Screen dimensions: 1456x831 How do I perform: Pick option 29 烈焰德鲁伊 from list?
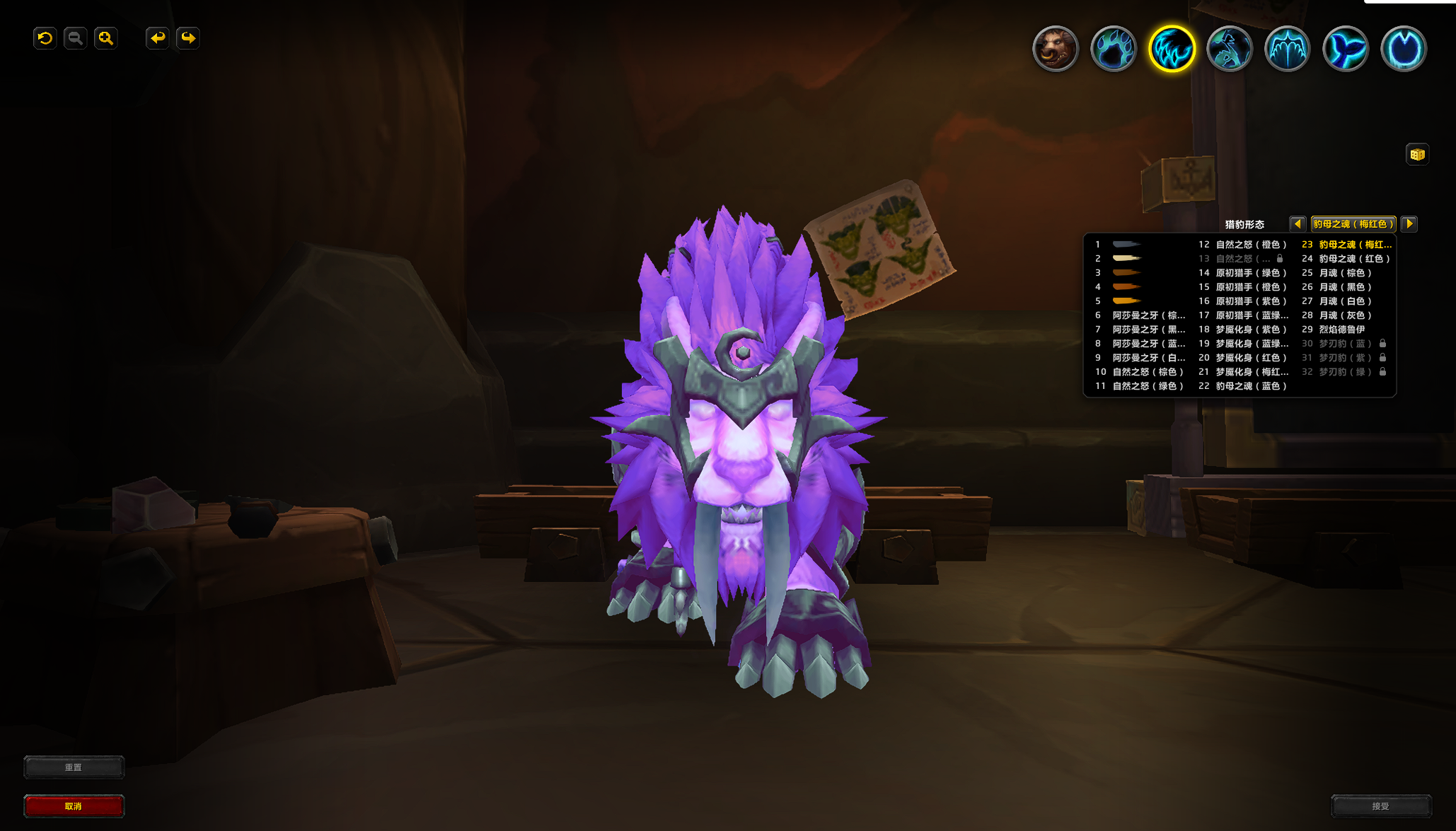tap(1341, 330)
